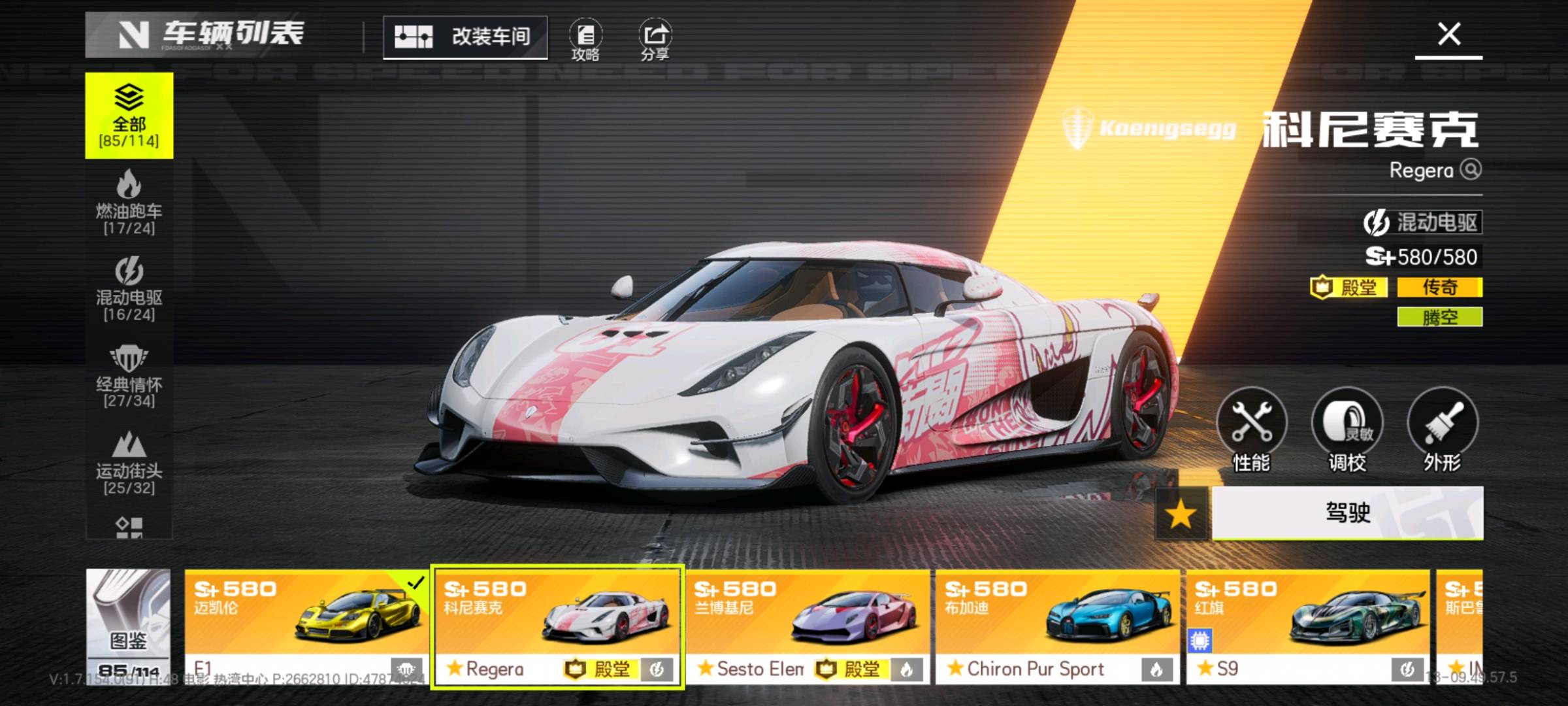
Task: Show the 经典情怀 classic cars
Action: tap(129, 377)
